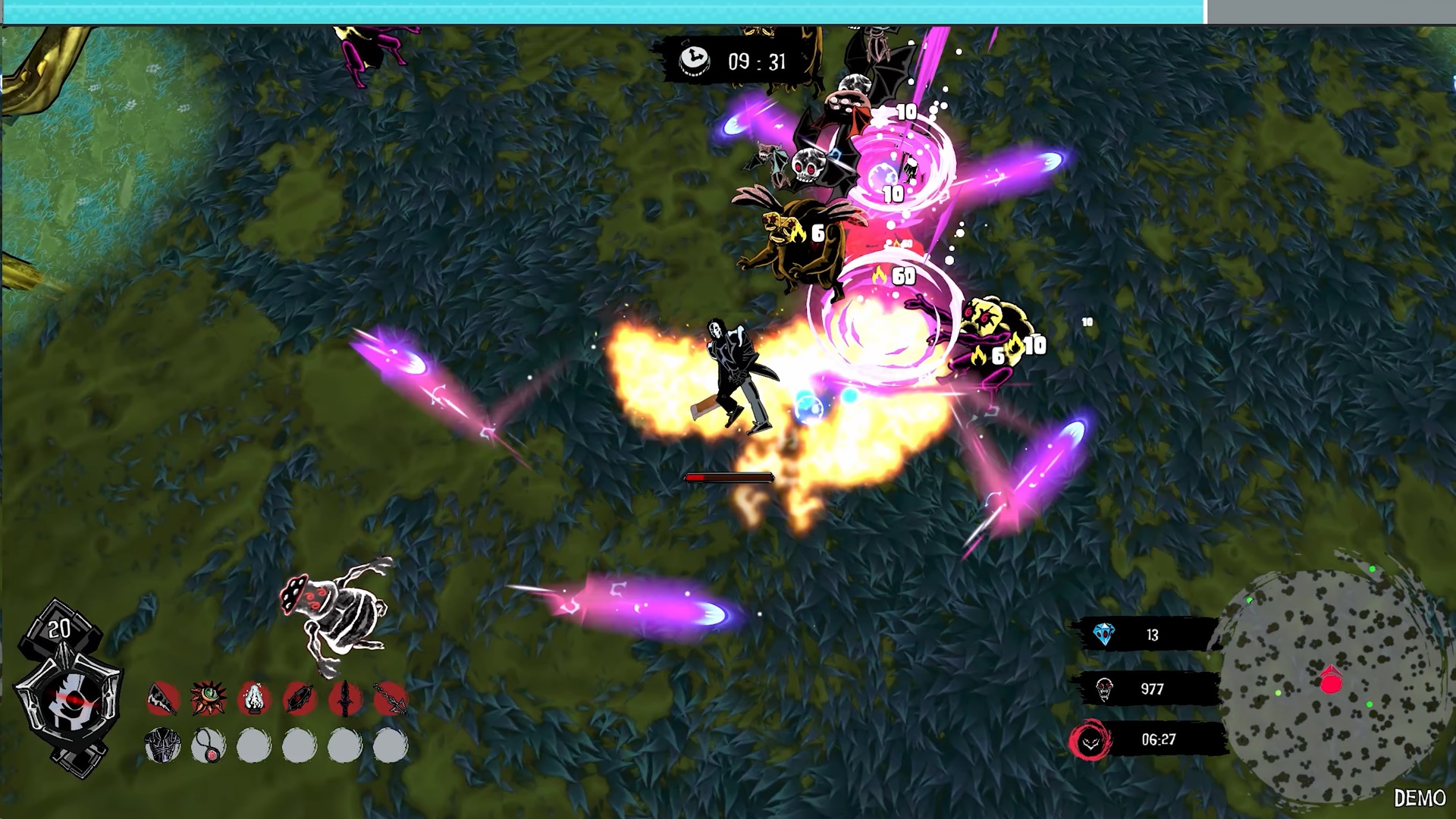The height and width of the screenshot is (819, 1456).
Task: Pick the dark dagger weapon icon
Action: [x=345, y=699]
